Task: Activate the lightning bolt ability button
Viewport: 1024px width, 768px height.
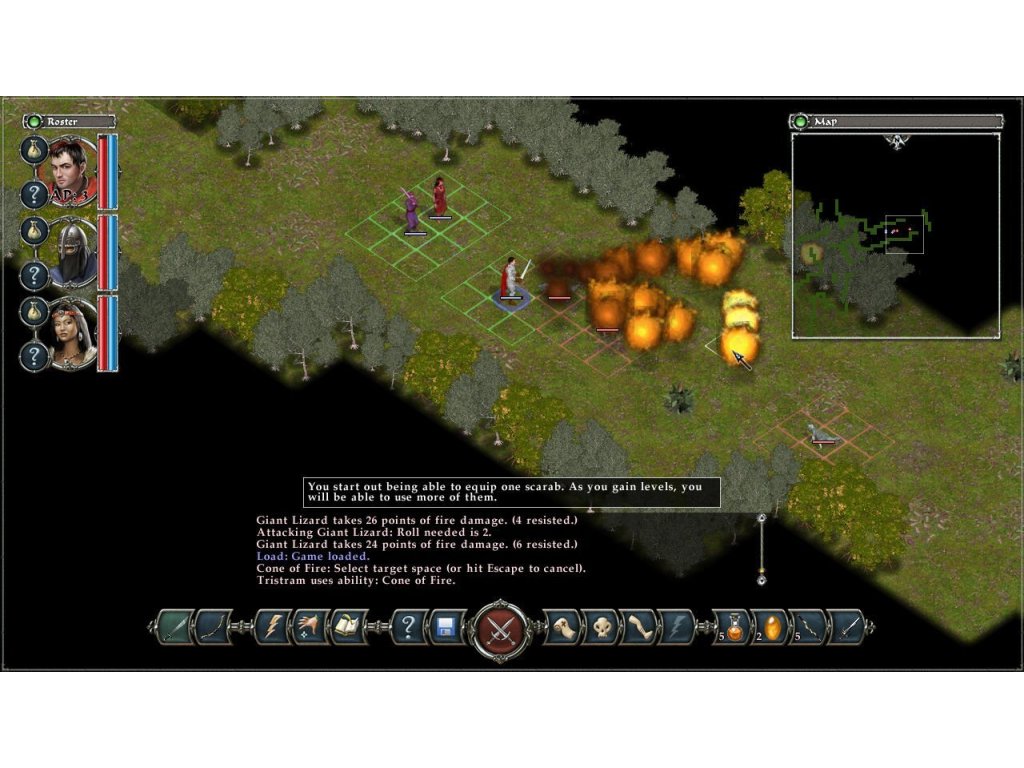Action: pos(272,627)
